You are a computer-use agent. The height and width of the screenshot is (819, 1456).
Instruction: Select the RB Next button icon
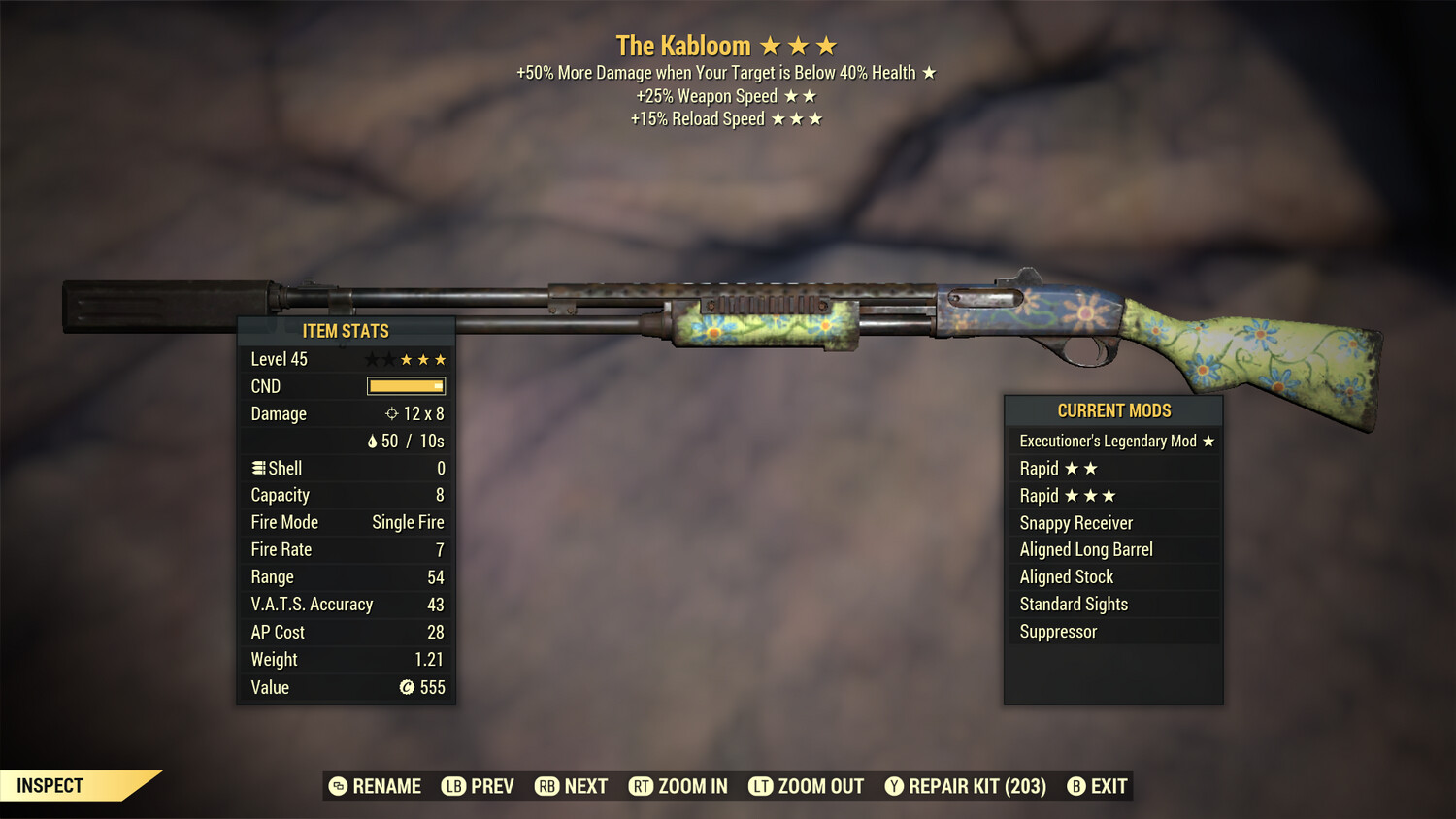546,786
